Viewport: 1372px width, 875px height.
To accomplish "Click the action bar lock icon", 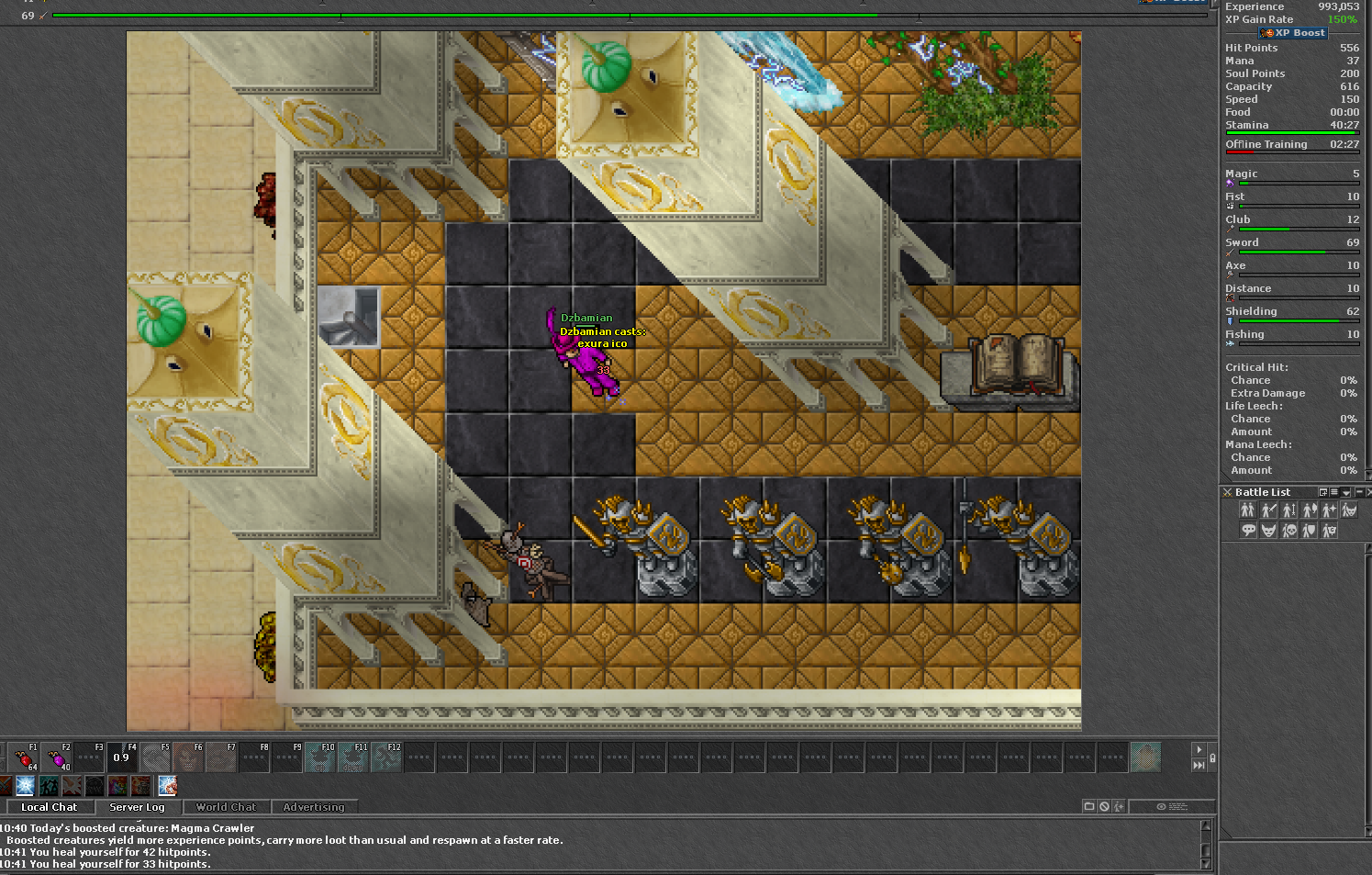I will 1212,758.
